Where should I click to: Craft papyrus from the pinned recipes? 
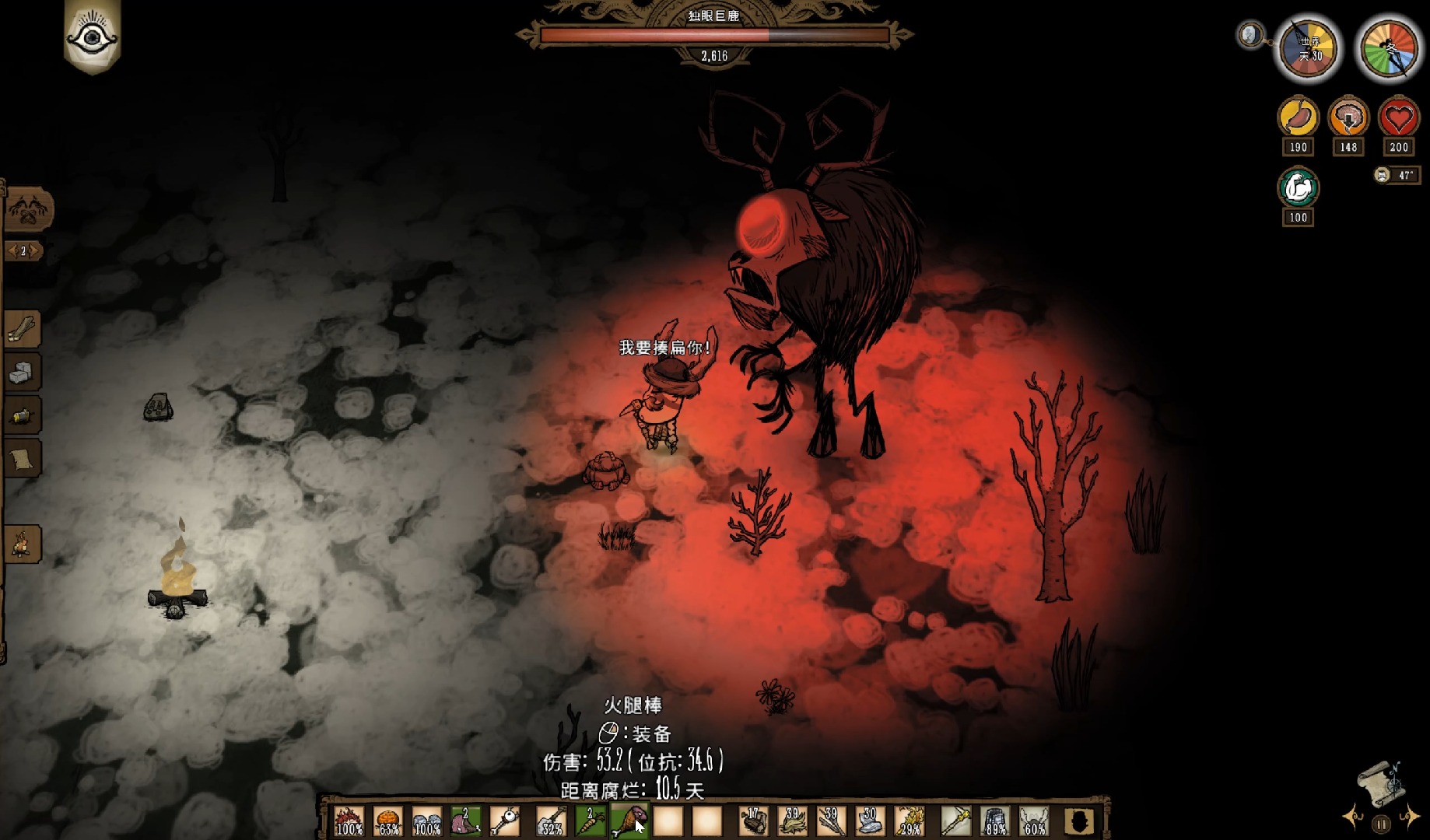pos(22,459)
